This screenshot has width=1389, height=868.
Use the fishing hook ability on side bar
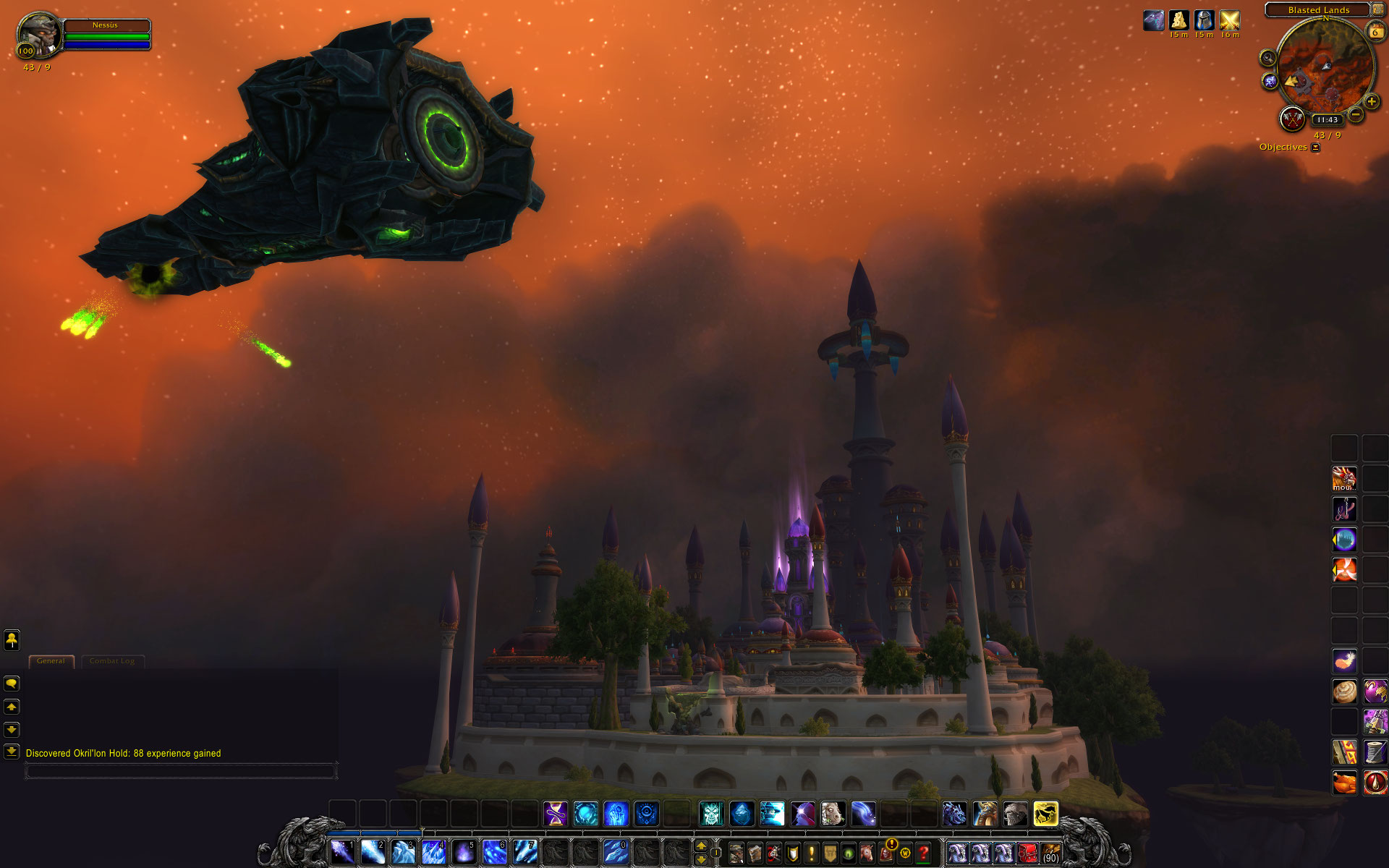coord(1344,509)
